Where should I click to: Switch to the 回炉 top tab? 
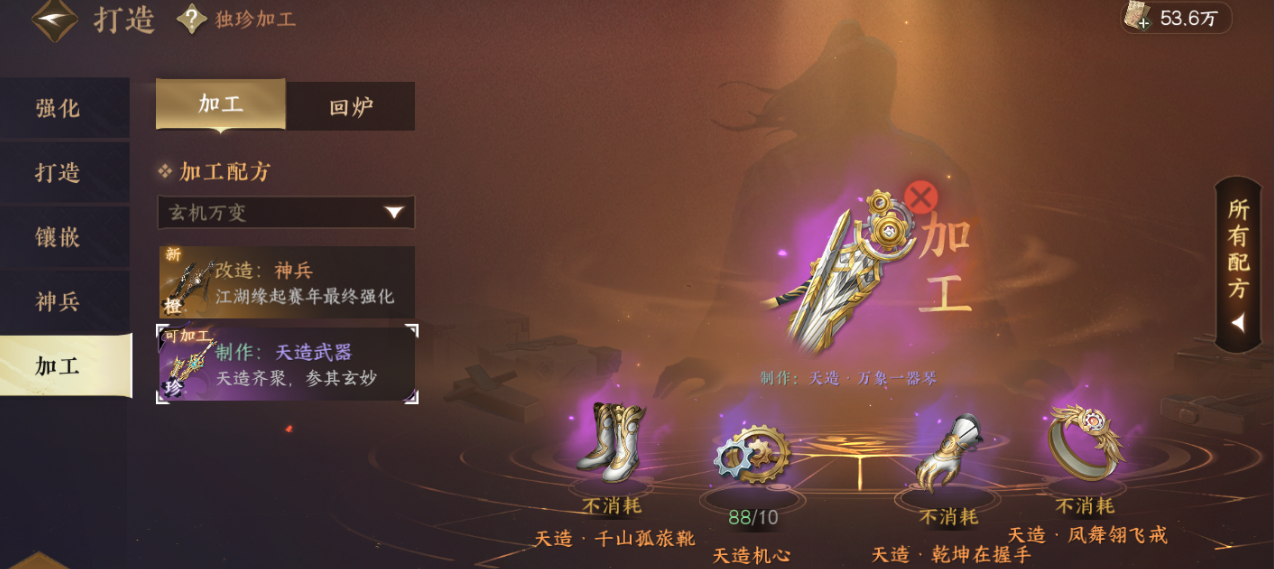[x=351, y=107]
